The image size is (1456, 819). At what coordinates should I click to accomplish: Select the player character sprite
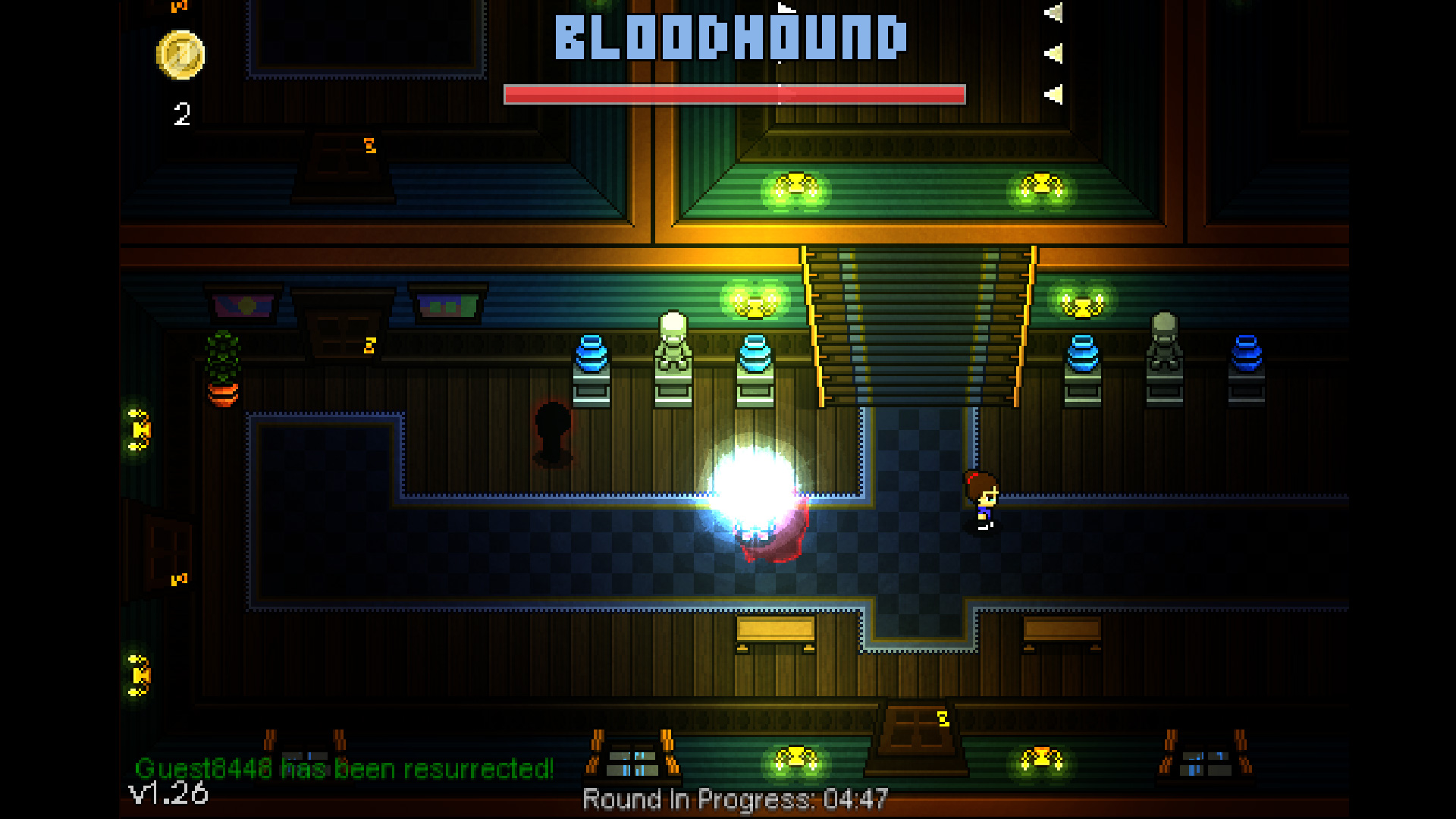(x=981, y=500)
